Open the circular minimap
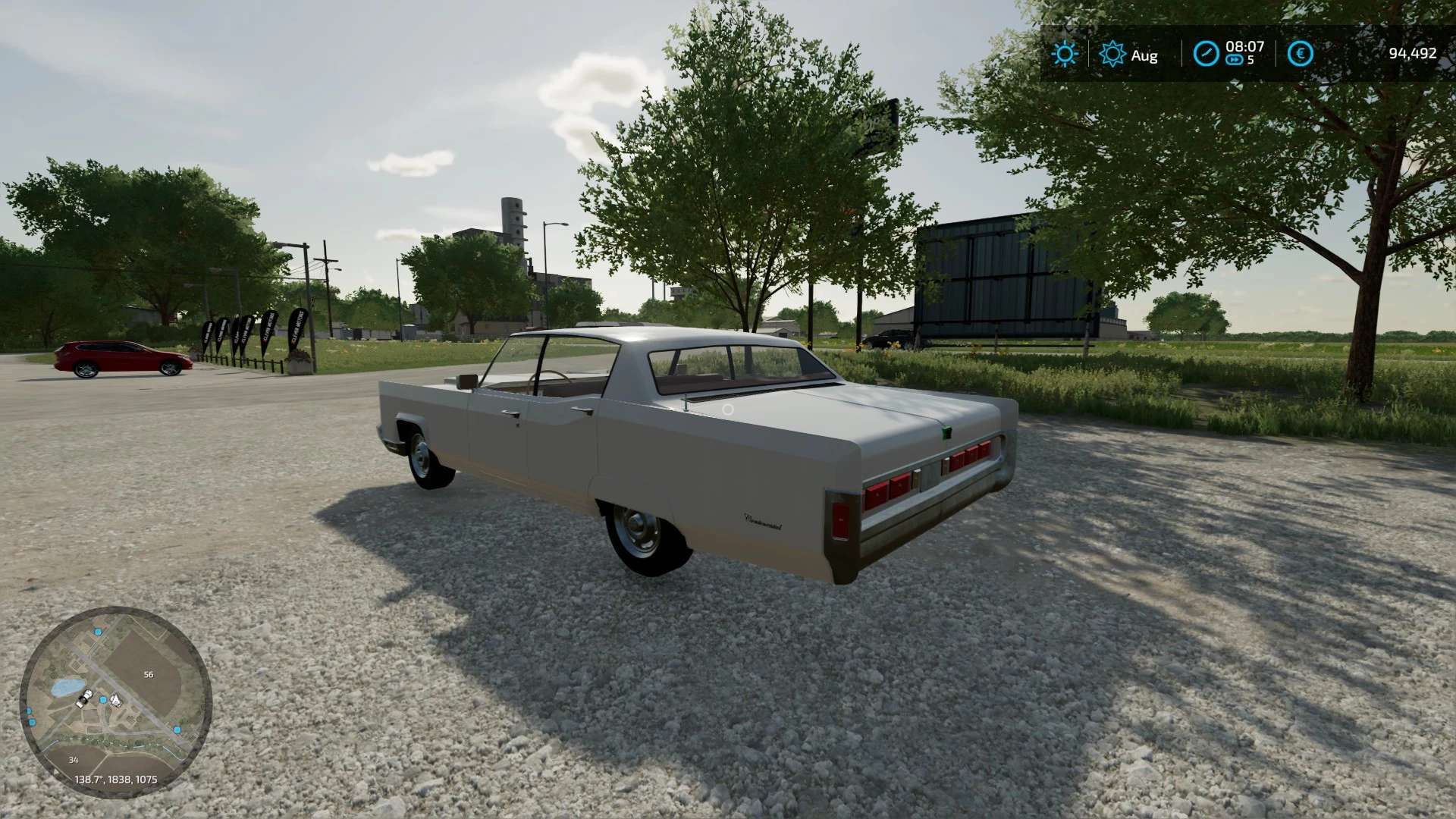The height and width of the screenshot is (819, 1456). pyautogui.click(x=115, y=701)
